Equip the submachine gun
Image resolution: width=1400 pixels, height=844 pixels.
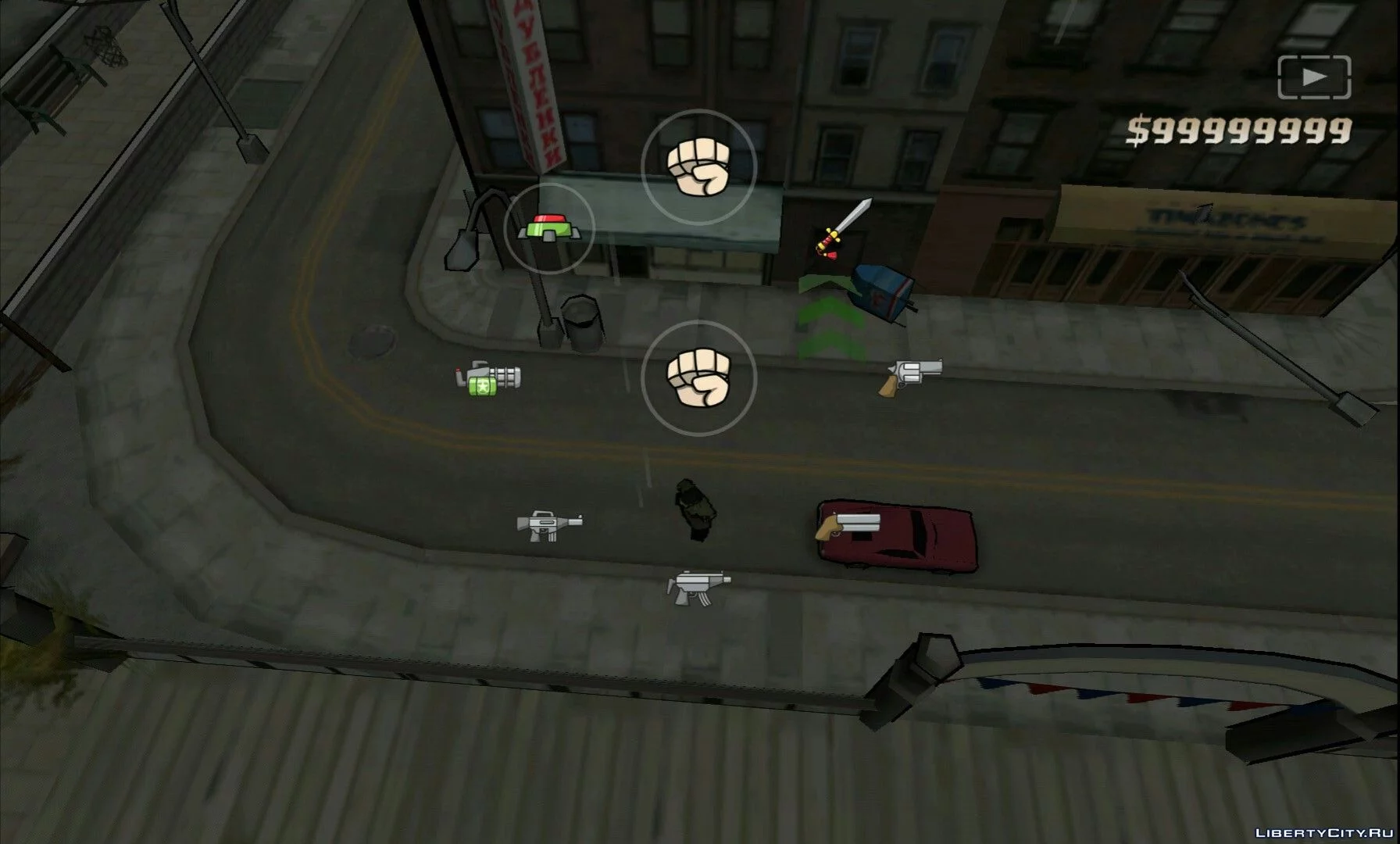click(x=698, y=586)
